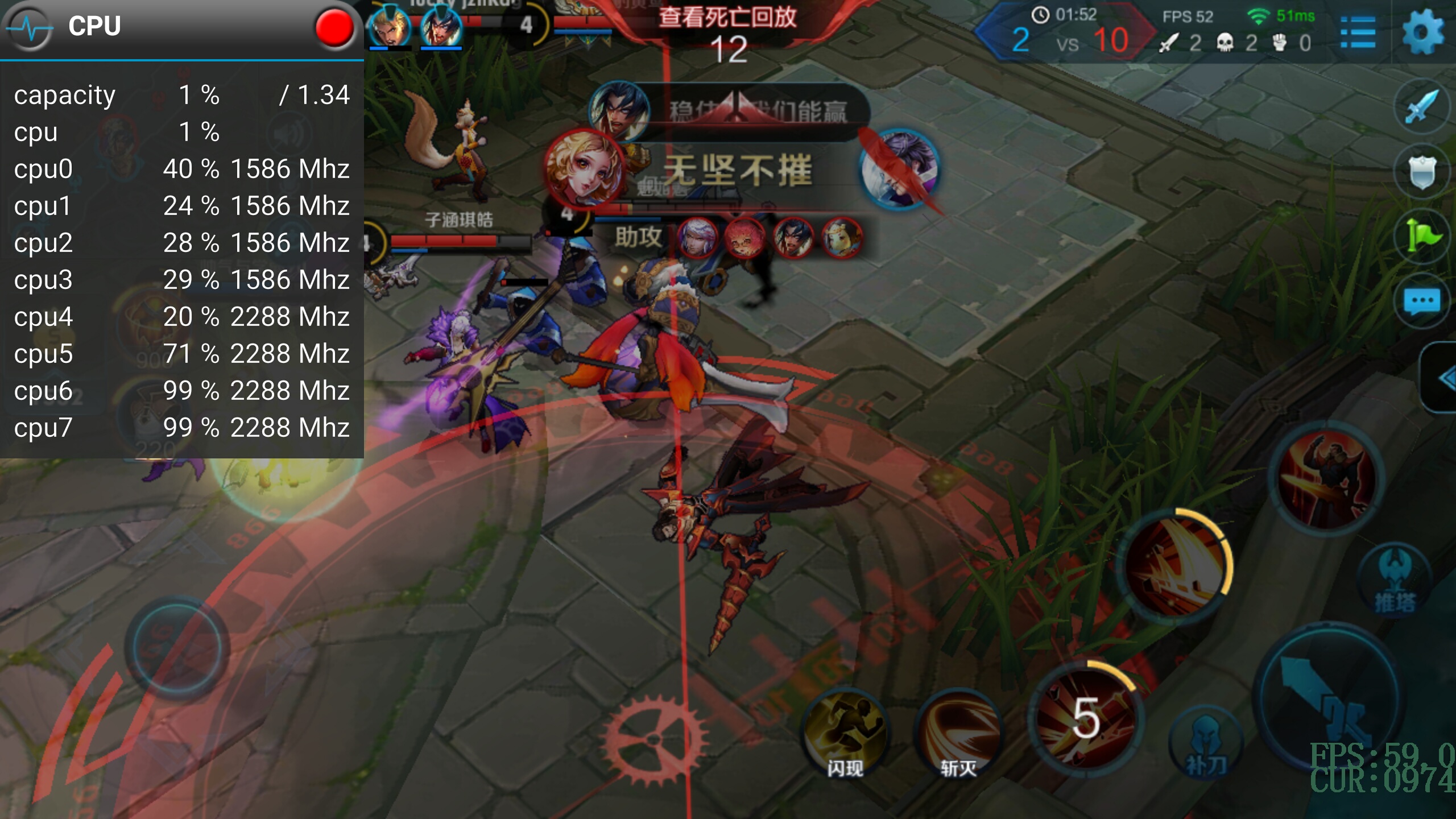This screenshot has width=1456, height=819.
Task: Open the chat speech bubble
Action: (x=1421, y=301)
